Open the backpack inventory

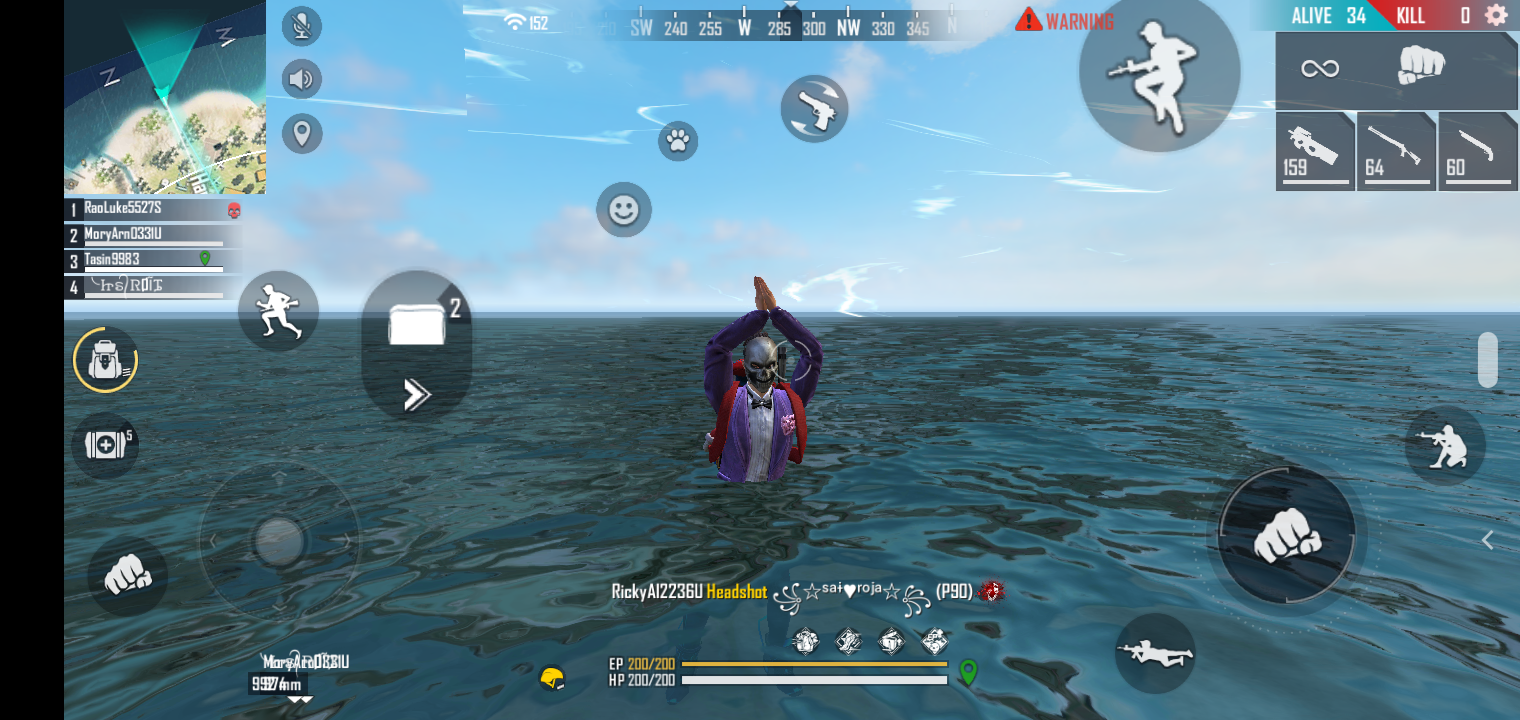pyautogui.click(x=105, y=360)
